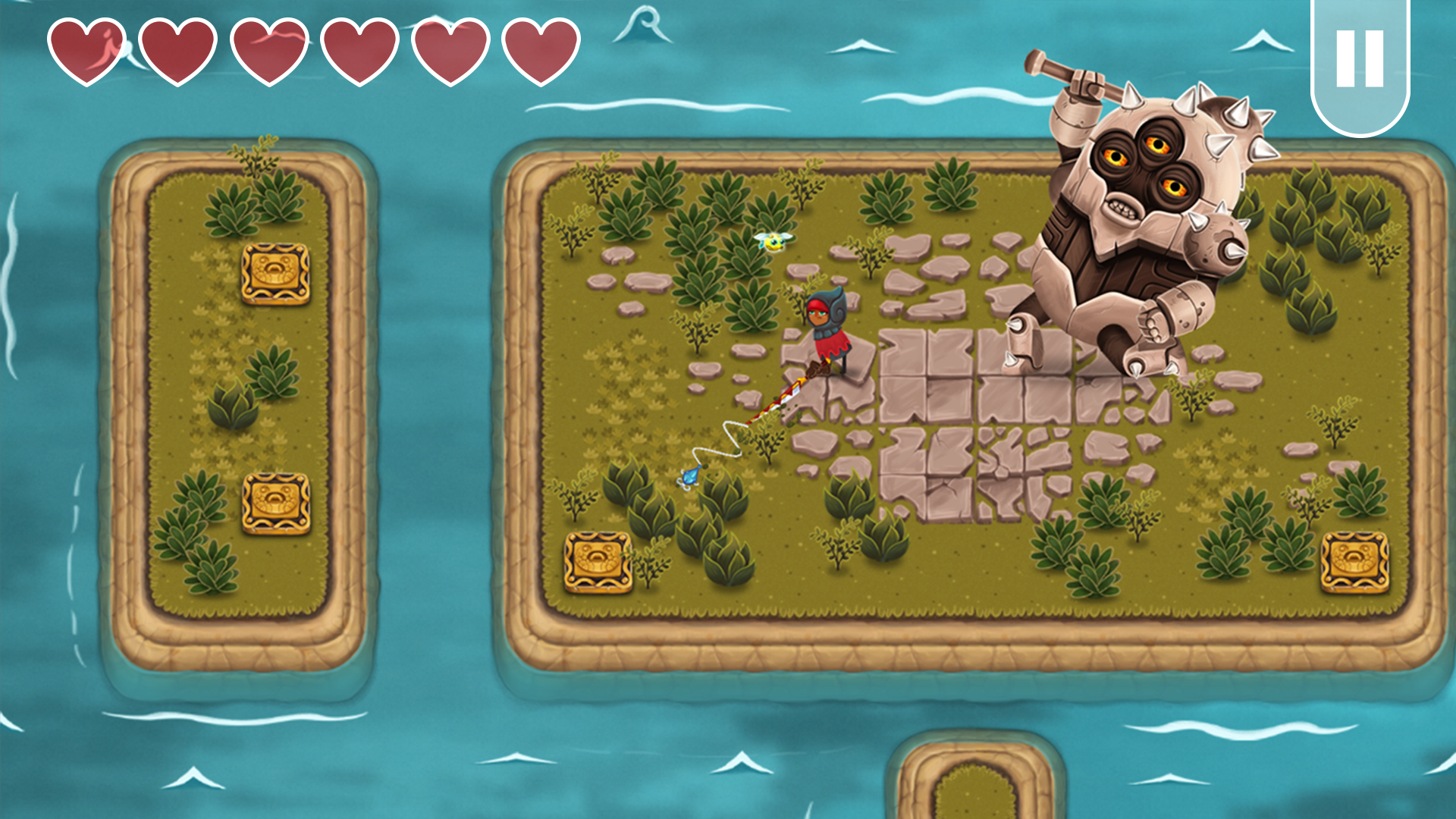
Task: Click the blue fishing lure on the grass
Action: point(689,476)
